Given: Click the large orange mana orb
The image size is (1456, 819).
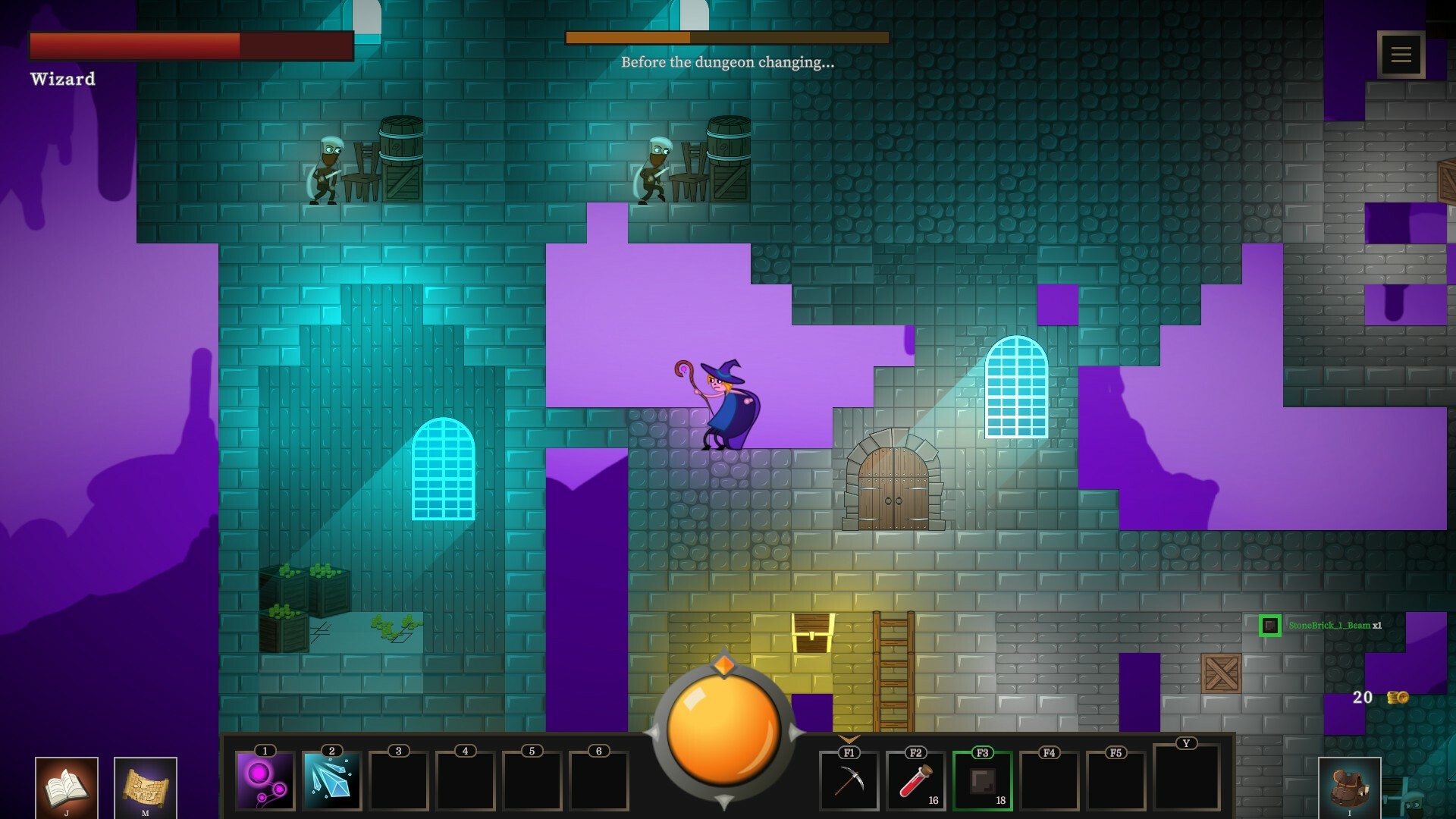Looking at the screenshot, I should tap(724, 732).
